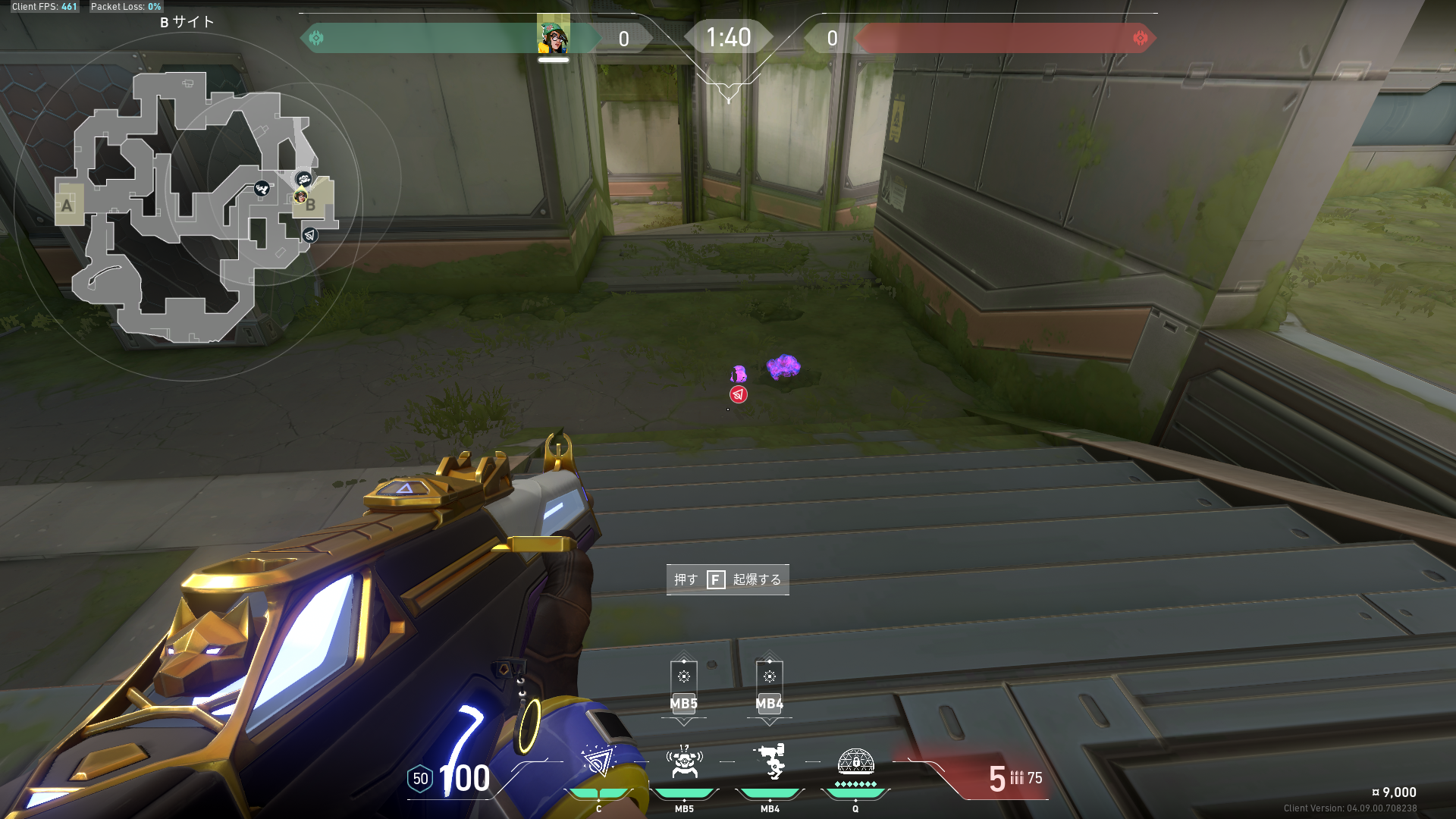The image size is (1456, 819).
Task: Click the Turret marker on the minimap
Action: [x=262, y=188]
